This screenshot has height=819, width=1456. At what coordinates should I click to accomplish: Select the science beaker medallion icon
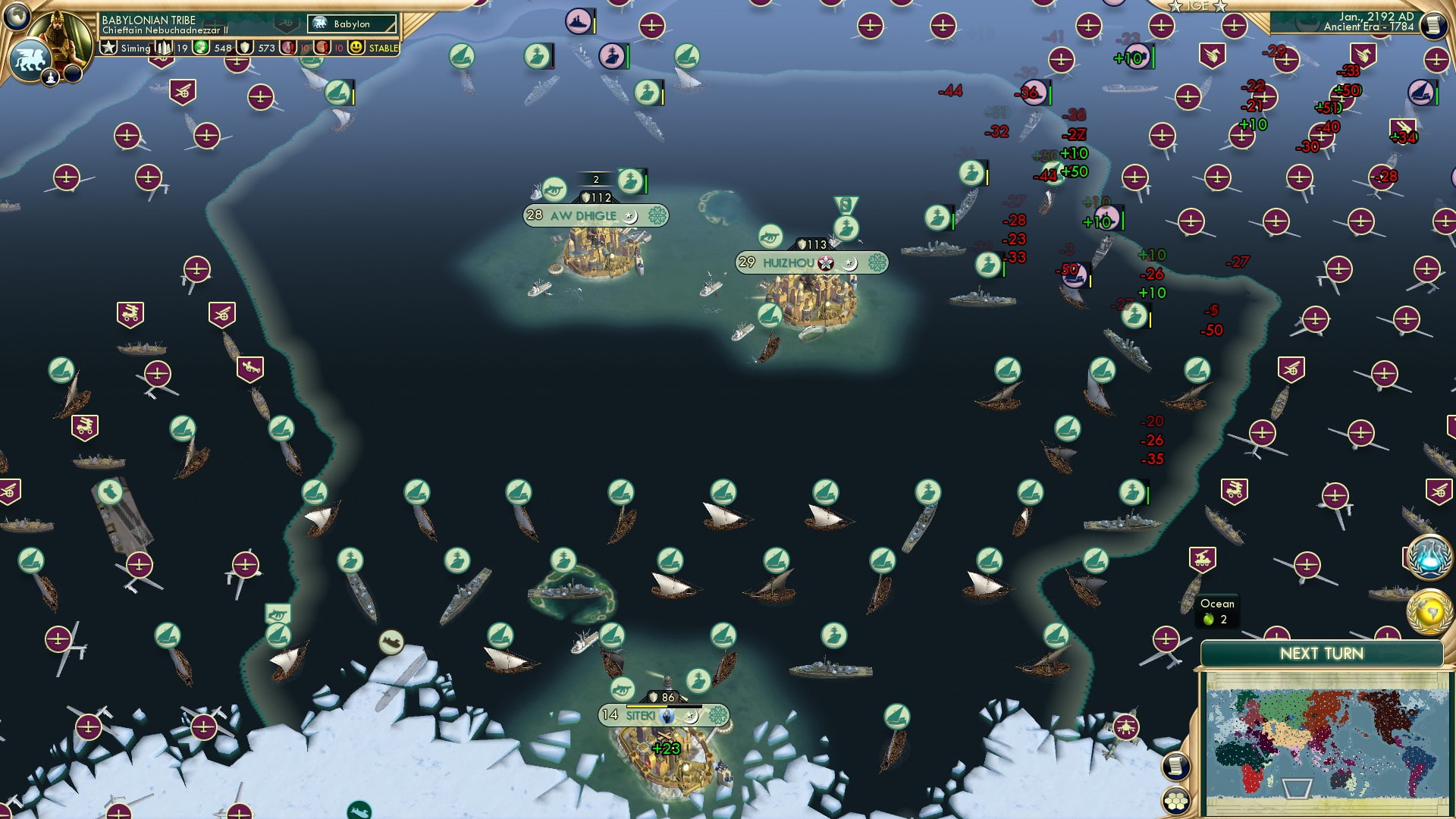[1429, 559]
